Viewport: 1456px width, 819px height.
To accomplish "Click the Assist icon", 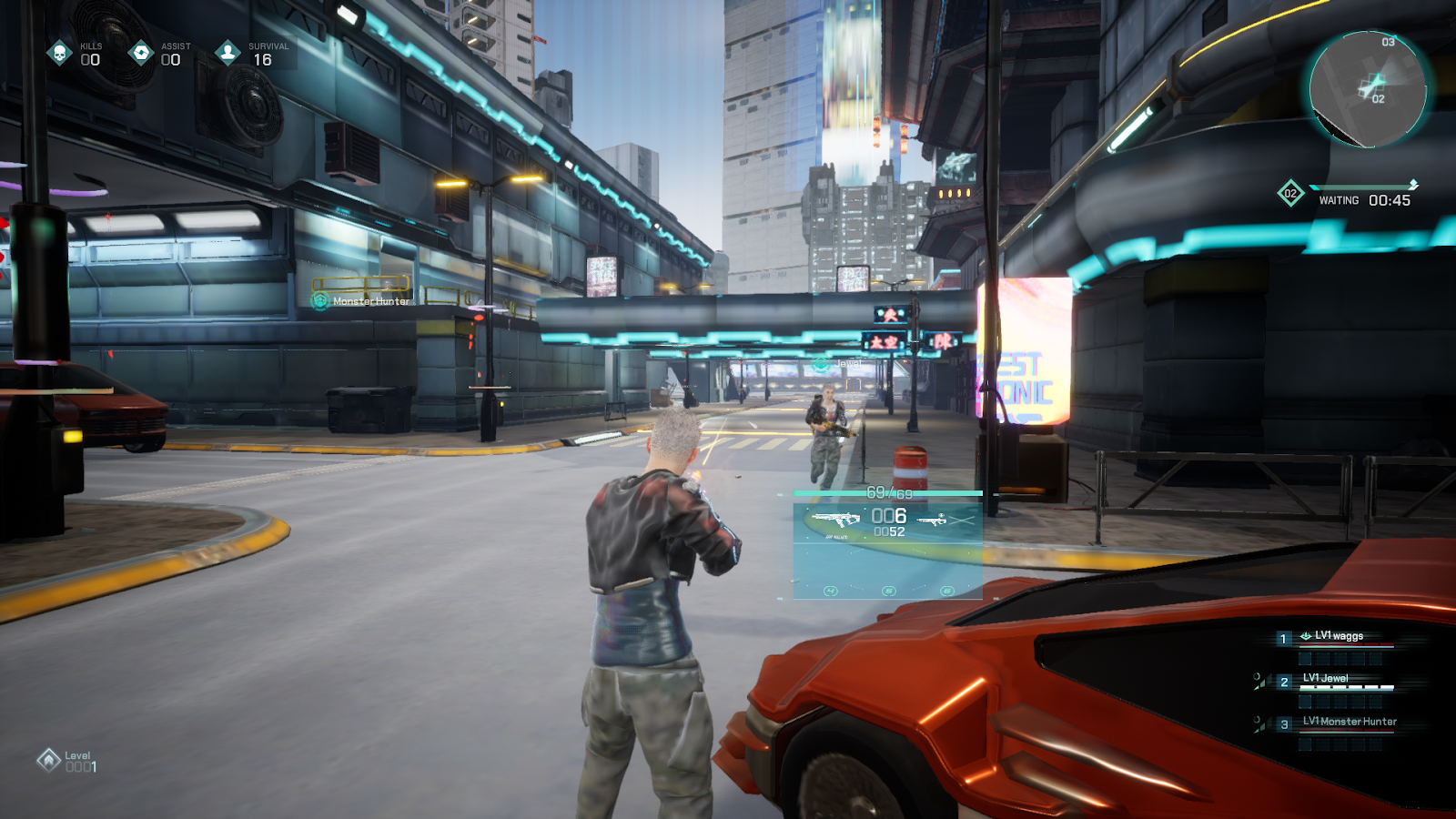I will click(x=141, y=53).
